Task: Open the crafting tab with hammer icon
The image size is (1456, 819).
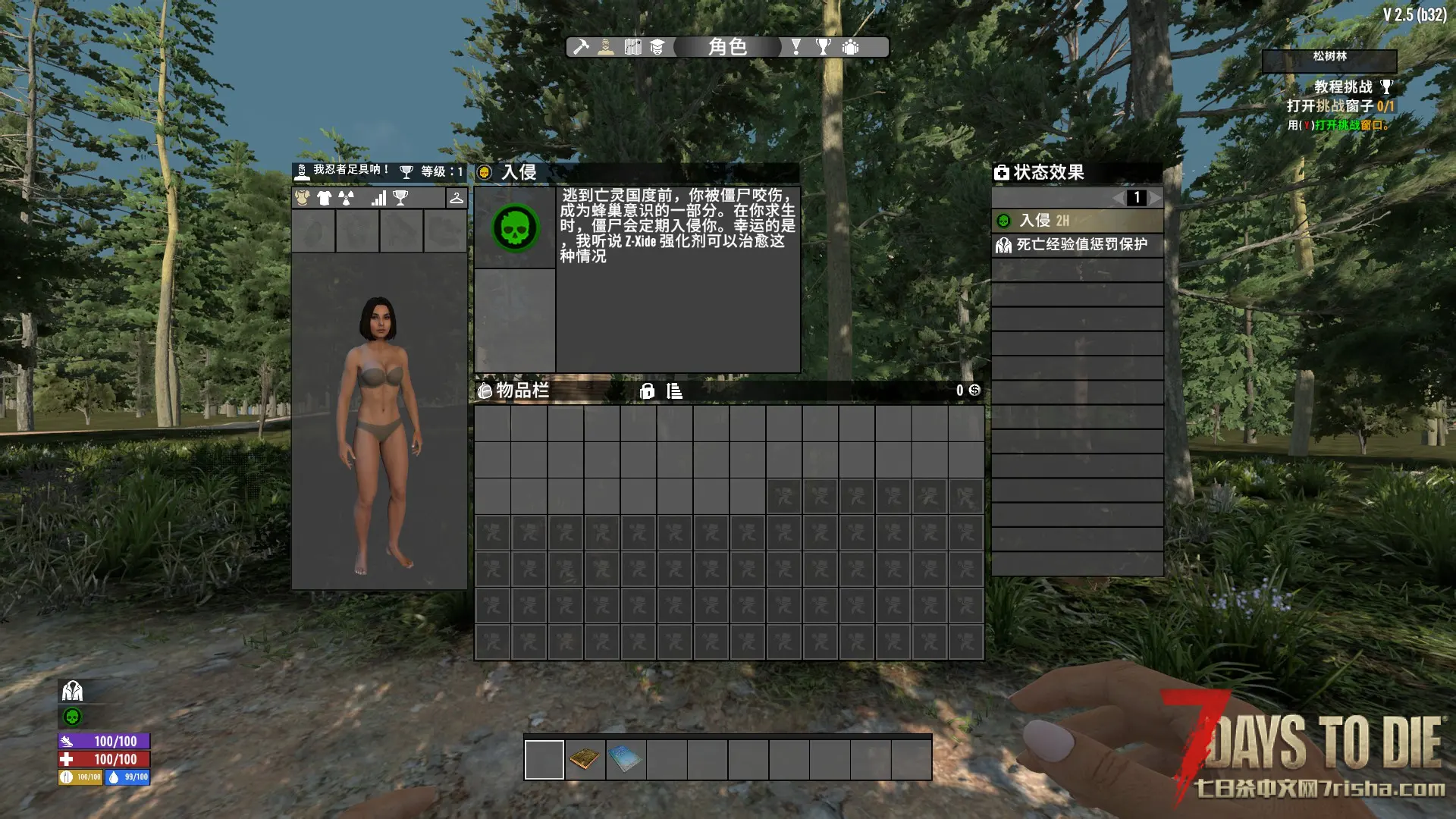Action: (581, 47)
